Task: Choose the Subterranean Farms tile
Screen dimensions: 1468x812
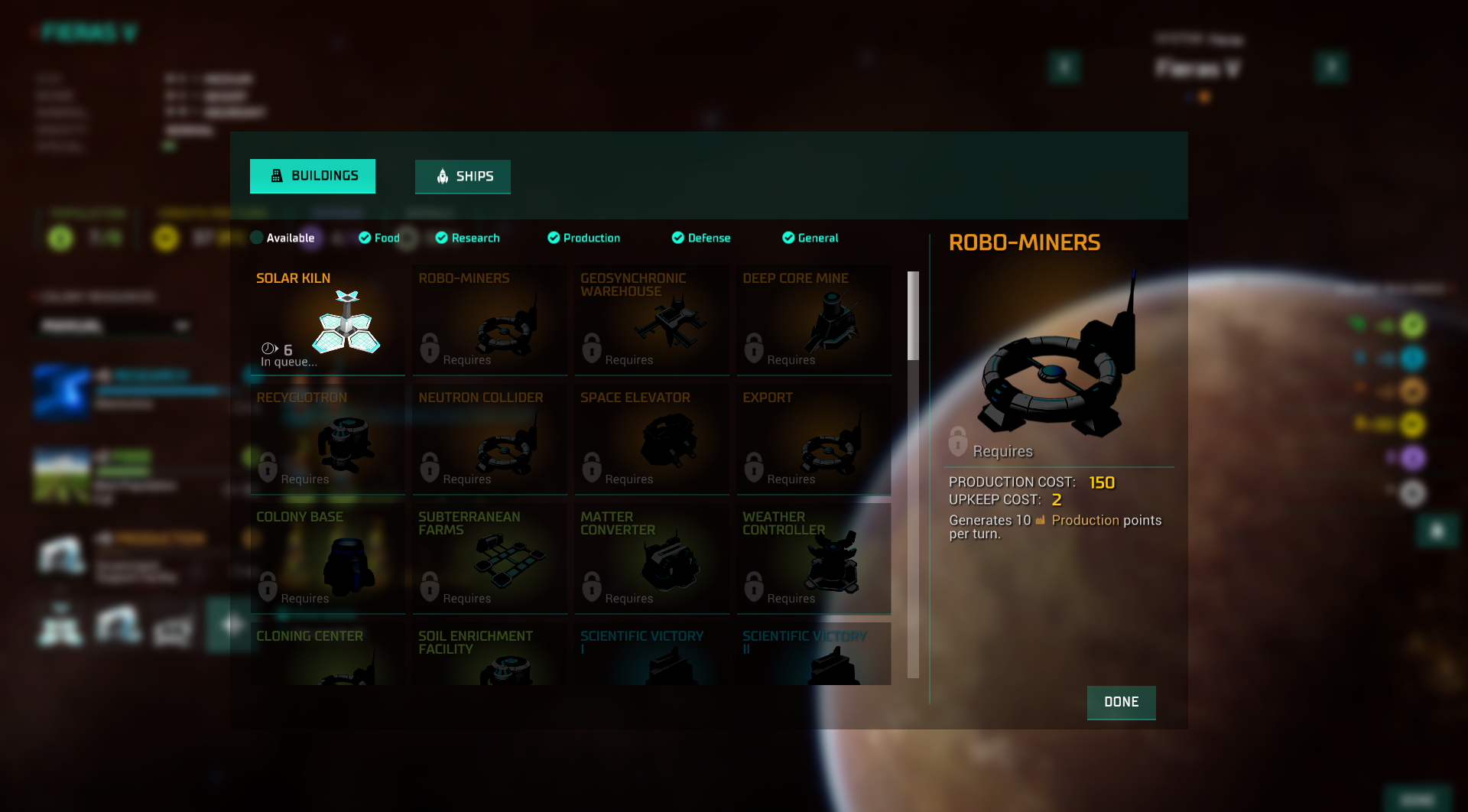Action: coord(489,559)
